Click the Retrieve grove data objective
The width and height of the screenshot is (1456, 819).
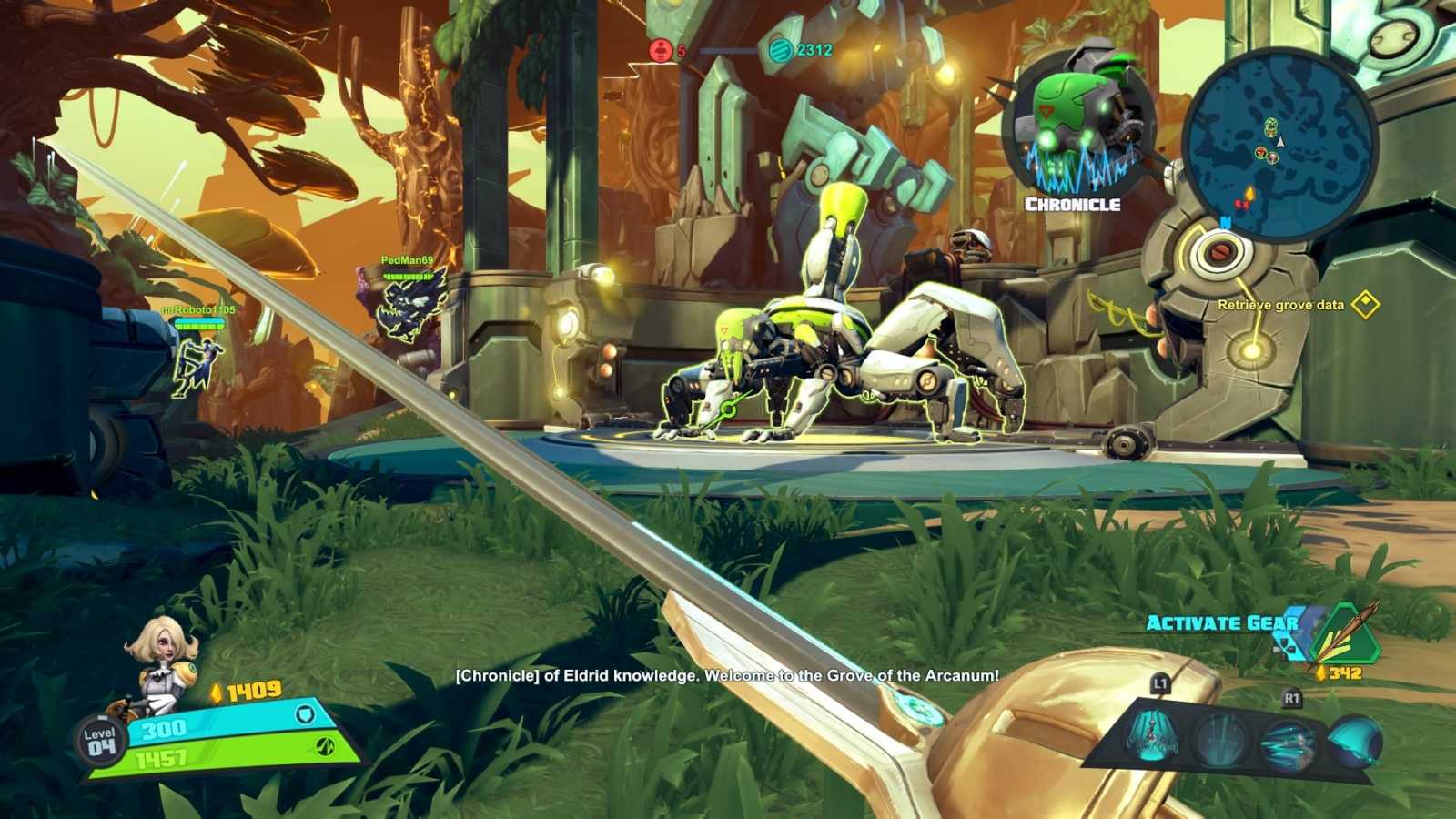[1281, 305]
